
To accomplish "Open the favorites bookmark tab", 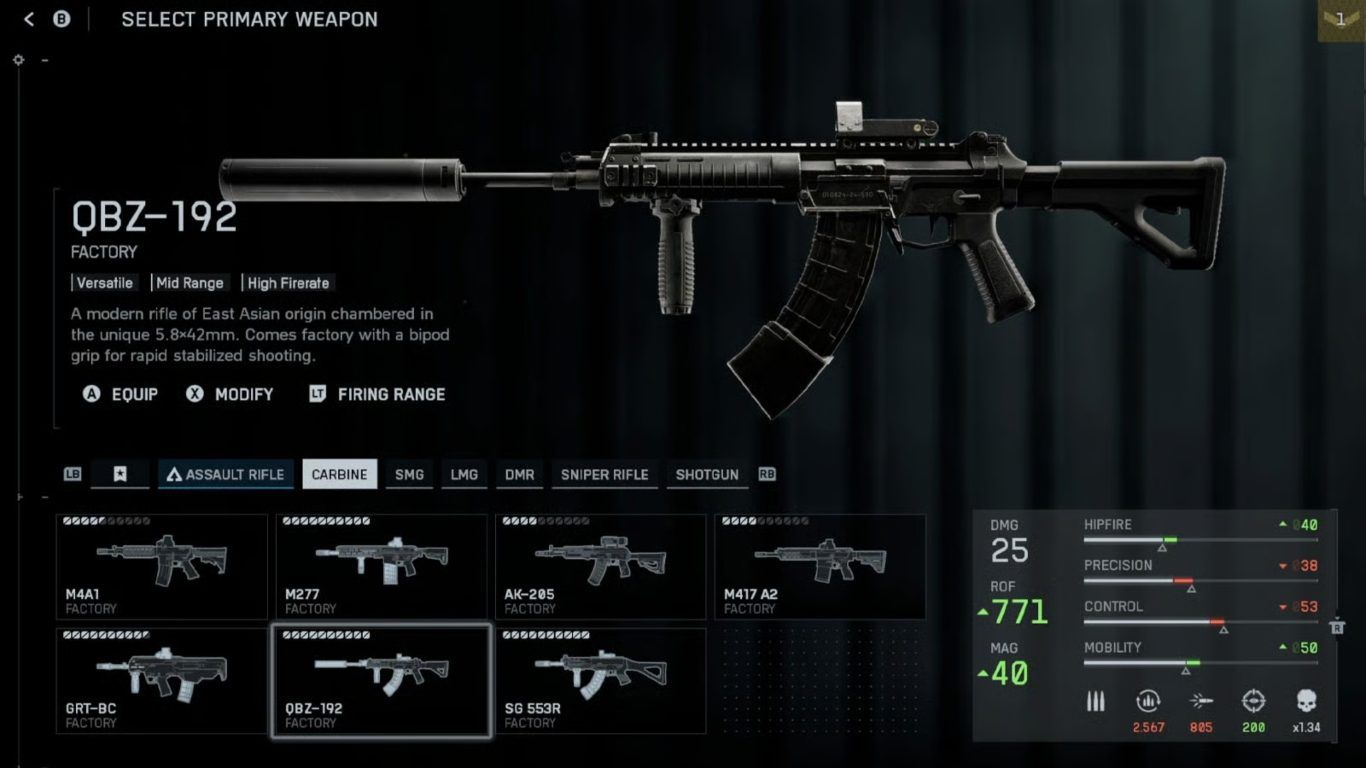I will click(120, 474).
